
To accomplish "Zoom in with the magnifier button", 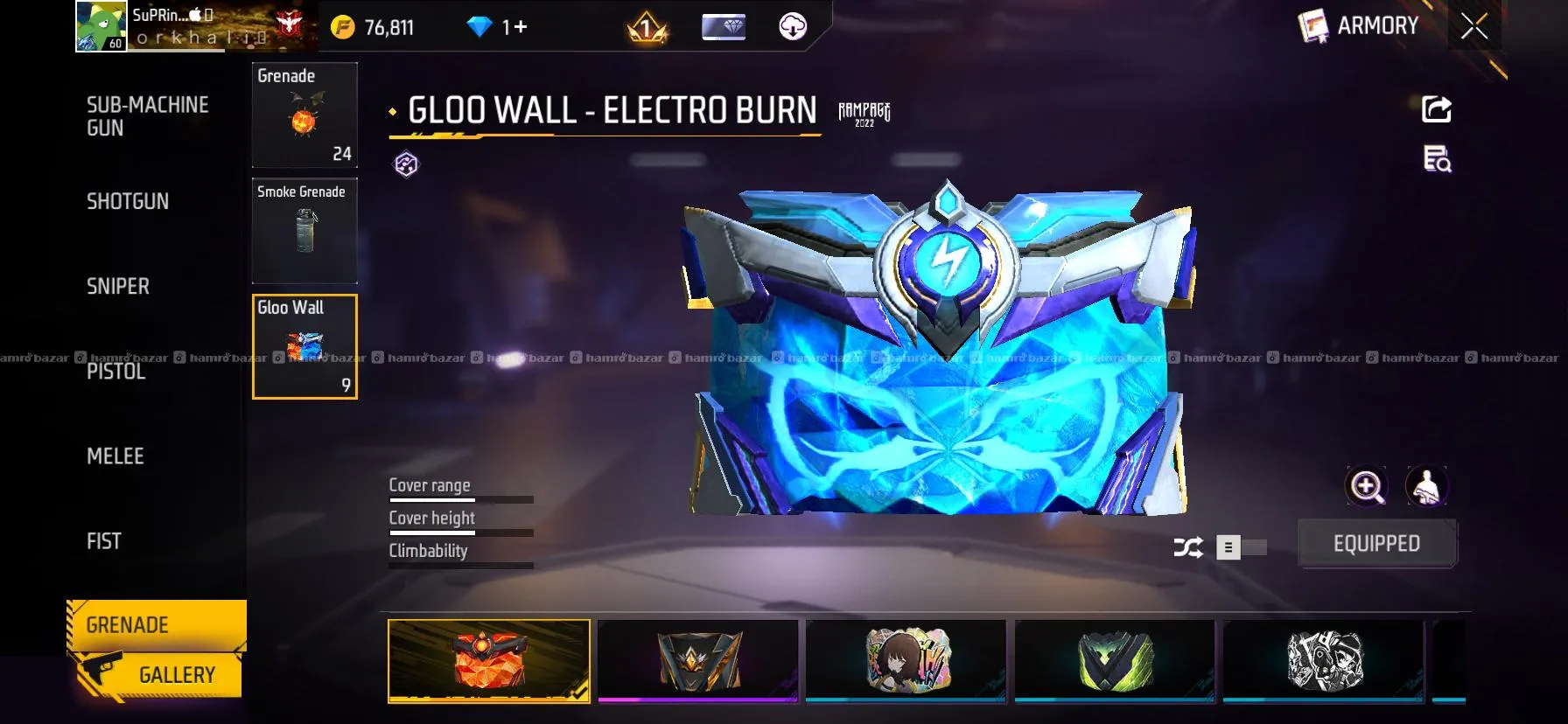I will click(x=1367, y=486).
